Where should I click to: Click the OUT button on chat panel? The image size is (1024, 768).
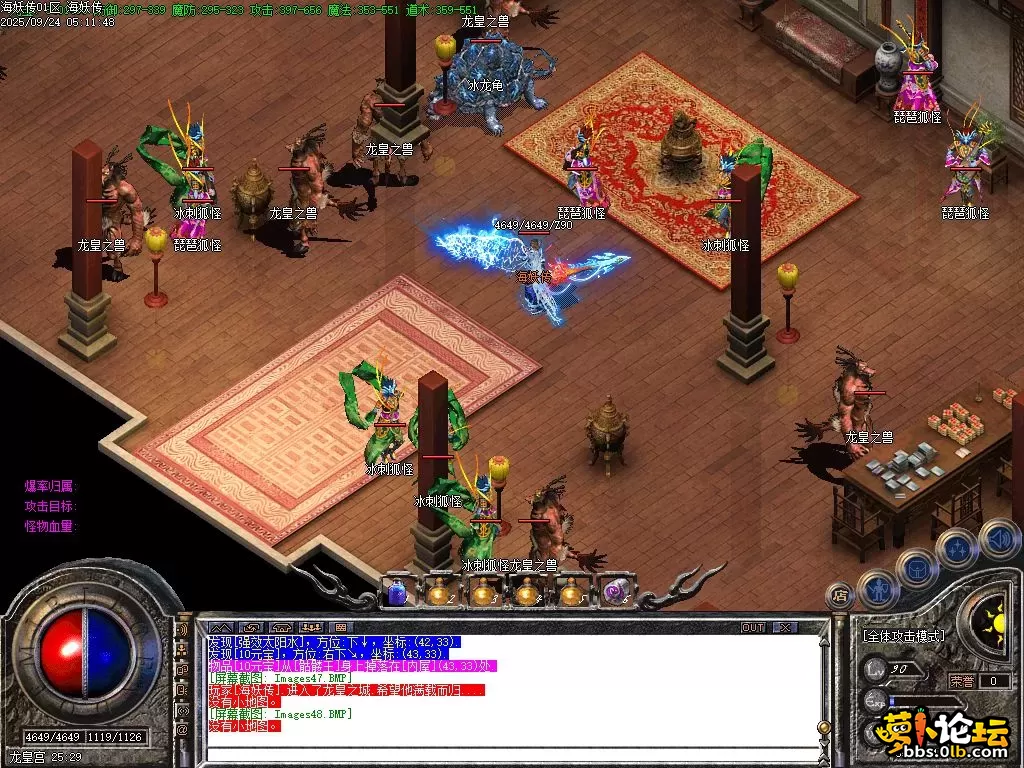pyautogui.click(x=753, y=627)
